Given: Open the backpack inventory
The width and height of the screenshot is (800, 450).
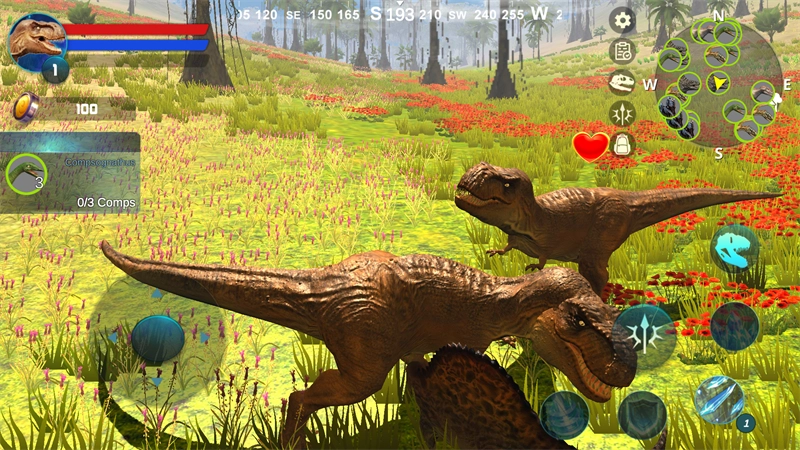Looking at the screenshot, I should point(623,145).
